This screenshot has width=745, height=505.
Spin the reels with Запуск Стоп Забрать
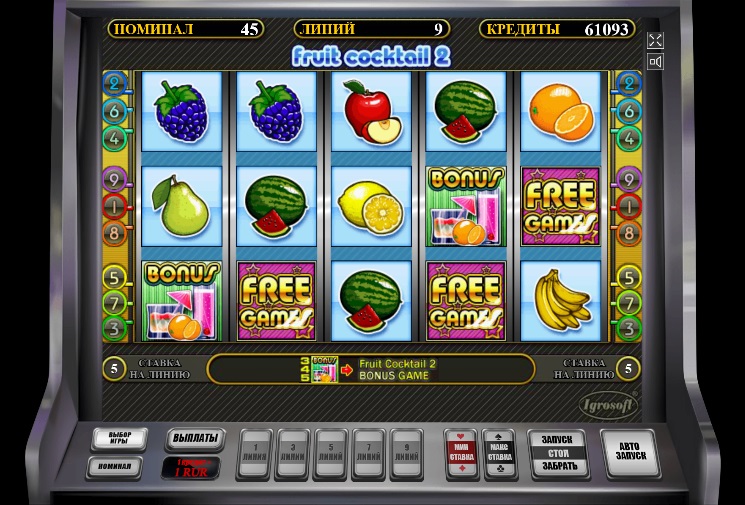coord(556,453)
